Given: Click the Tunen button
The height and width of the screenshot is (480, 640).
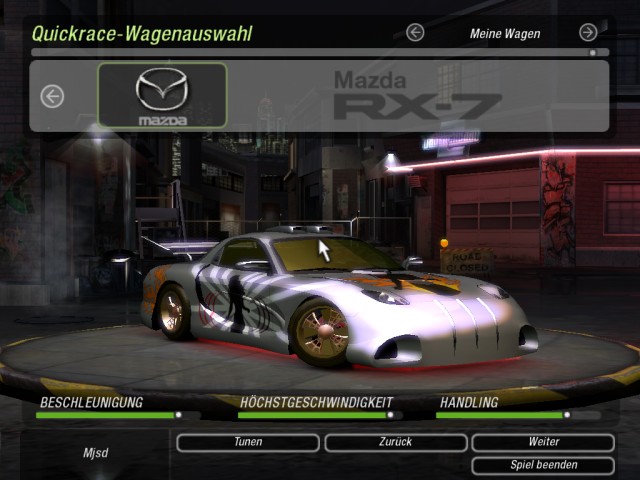Looking at the screenshot, I should click(x=248, y=442).
